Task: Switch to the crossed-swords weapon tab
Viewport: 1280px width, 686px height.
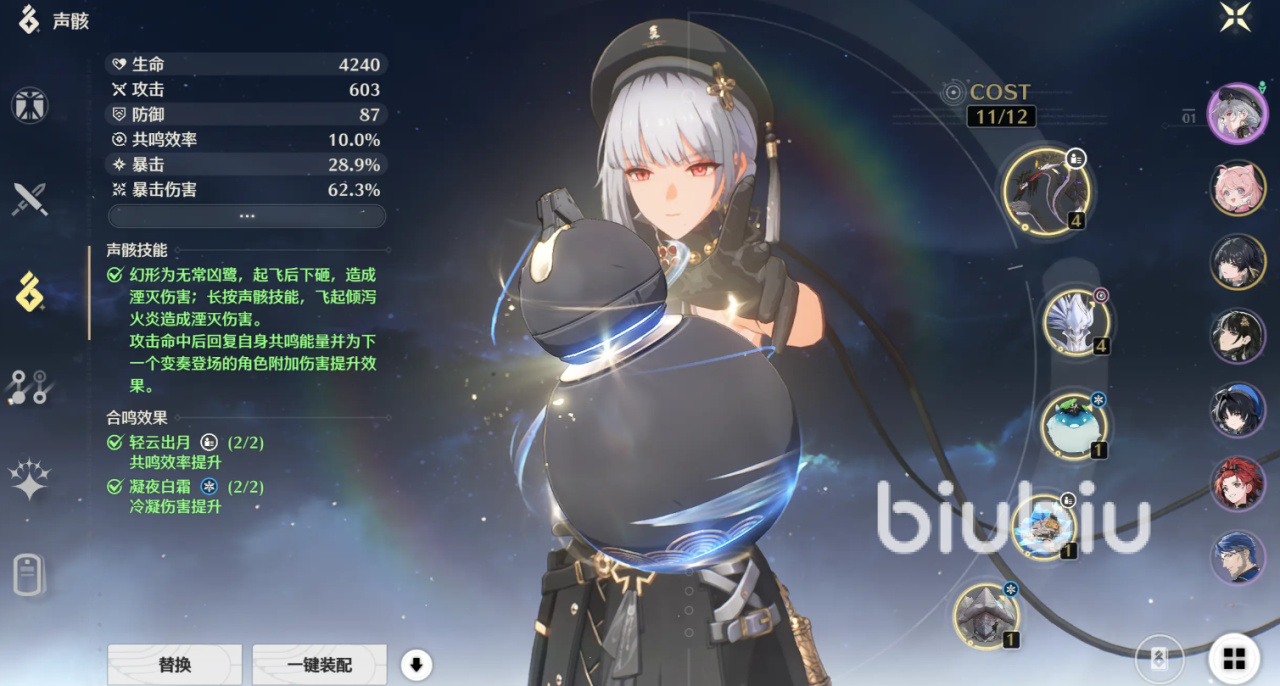Action: (30, 199)
